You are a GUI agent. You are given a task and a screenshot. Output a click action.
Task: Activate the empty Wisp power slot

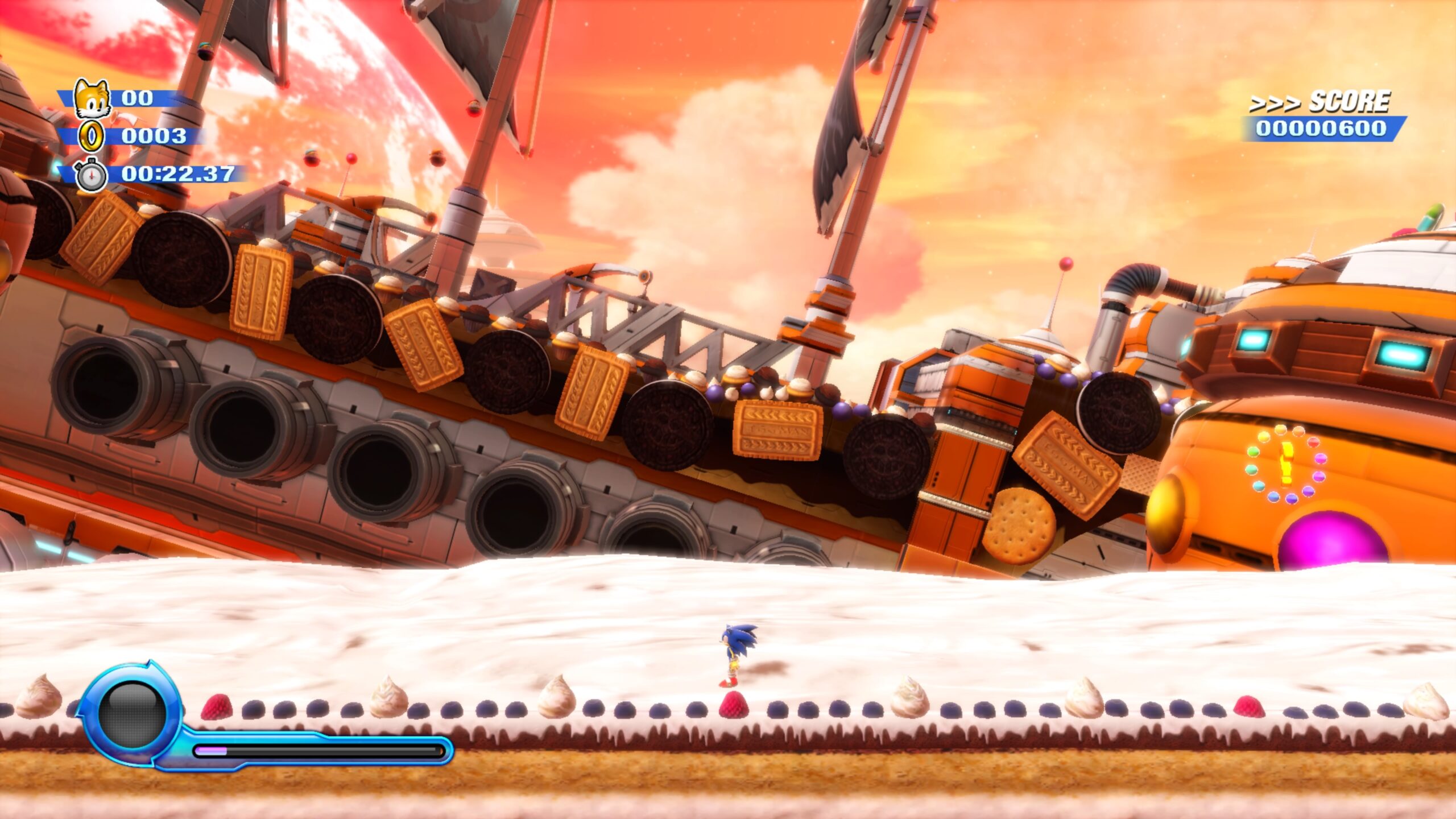(x=132, y=714)
